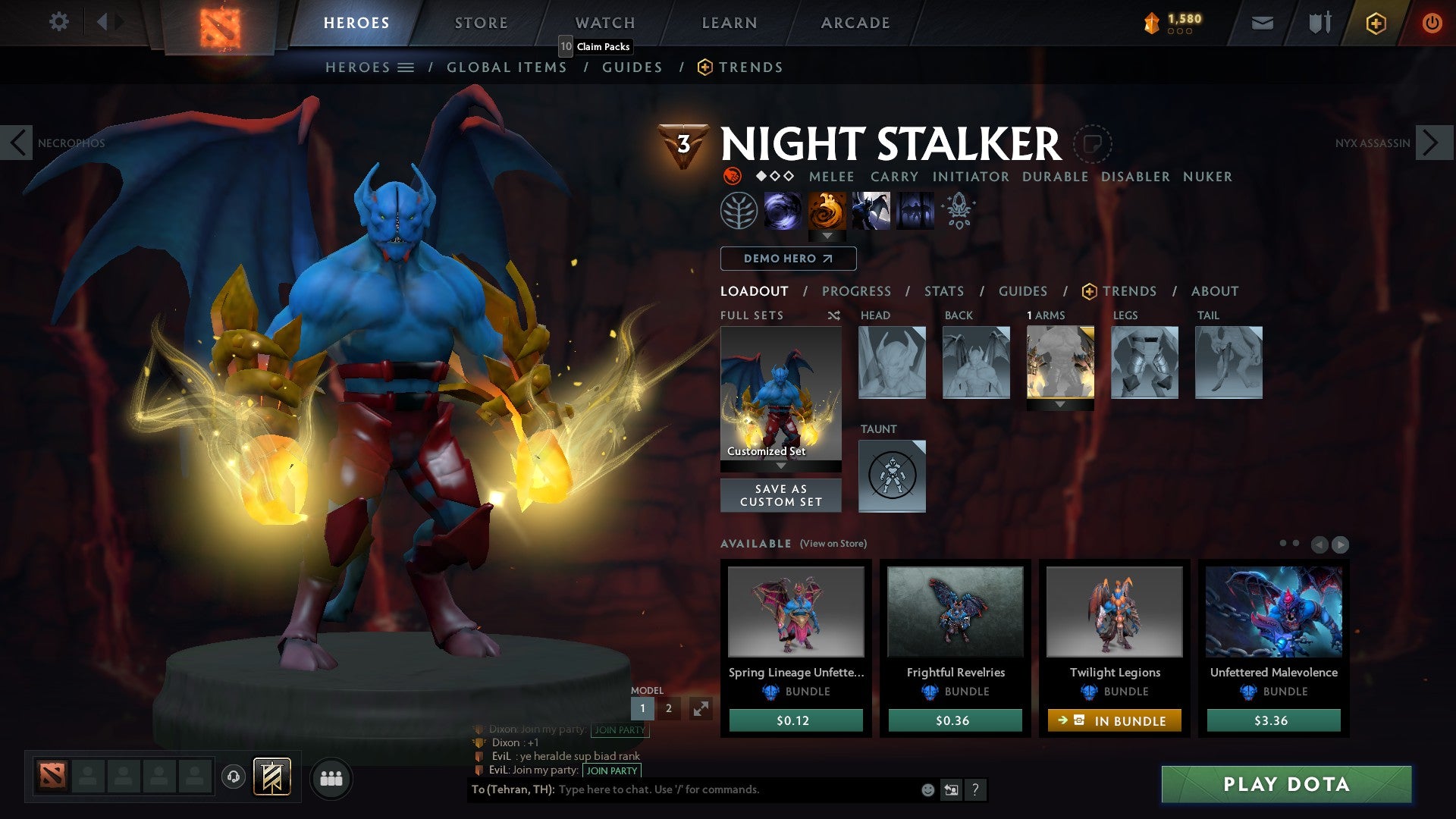1456x819 pixels.
Task: Open the heroes hamburger menu
Action: point(405,67)
